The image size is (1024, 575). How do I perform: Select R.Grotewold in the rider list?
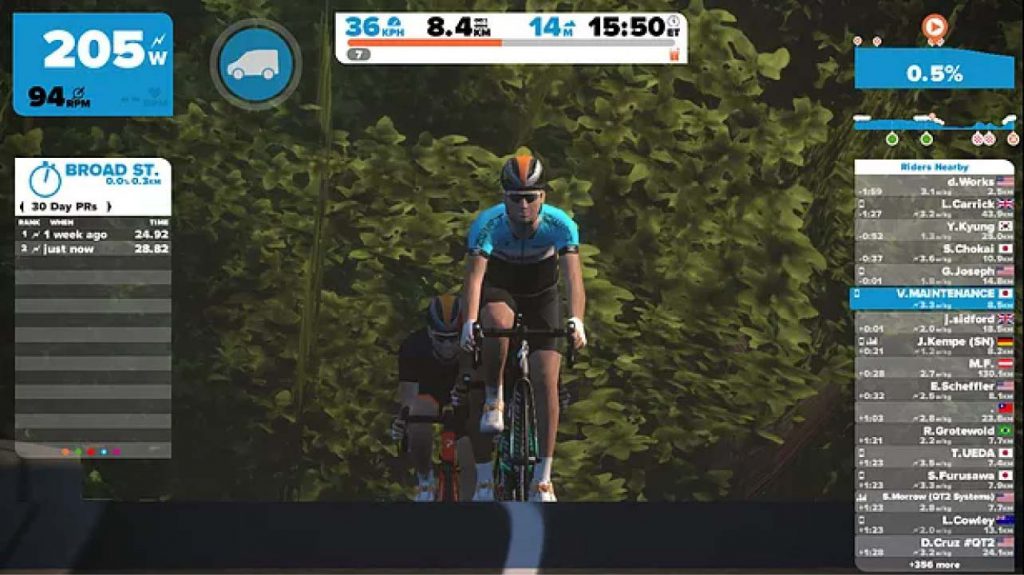pos(933,435)
